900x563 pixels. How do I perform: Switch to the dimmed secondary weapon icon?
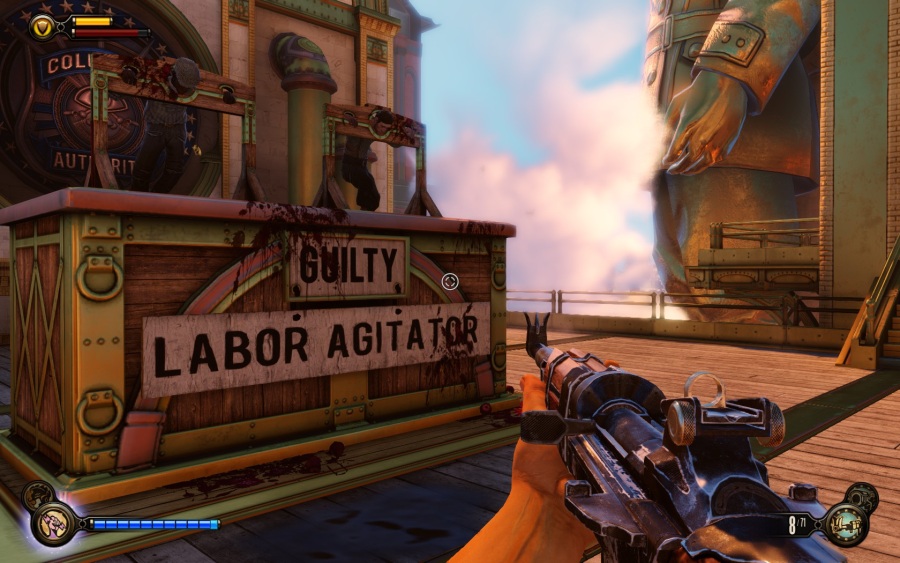(x=861, y=495)
